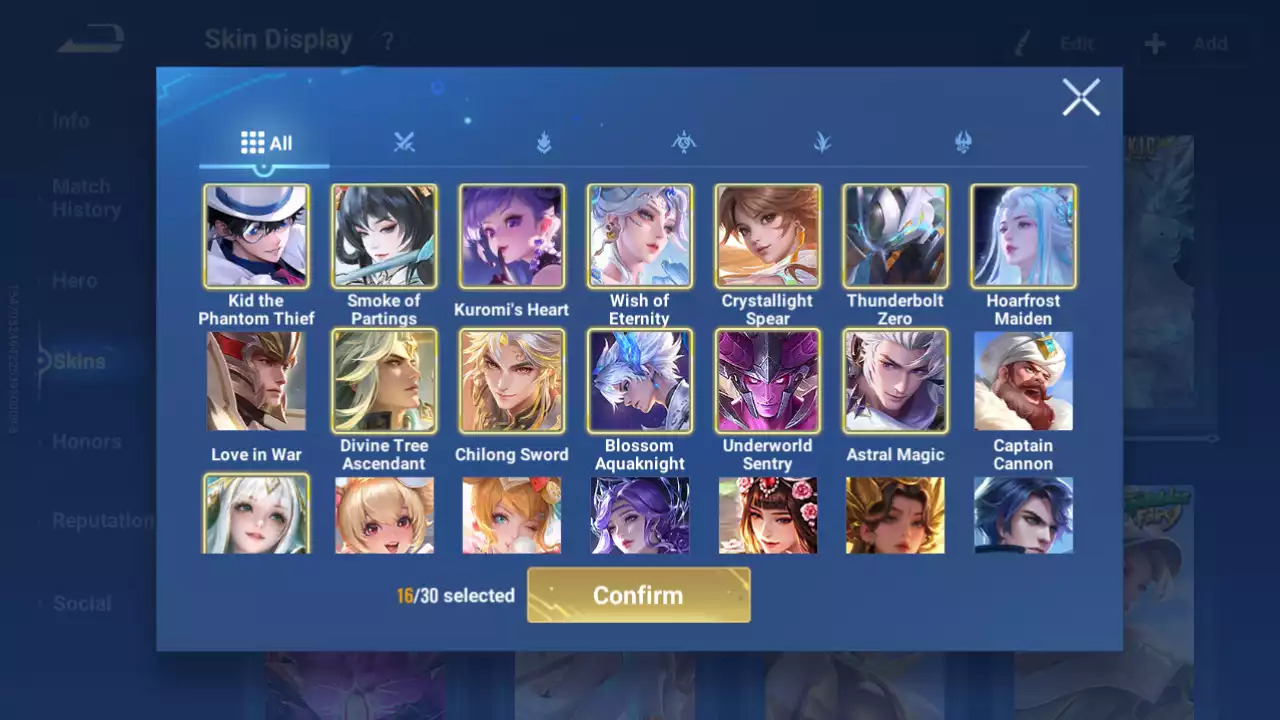Screen dimensions: 1280x720
Task: Close the skin selection popup
Action: pyautogui.click(x=1081, y=98)
